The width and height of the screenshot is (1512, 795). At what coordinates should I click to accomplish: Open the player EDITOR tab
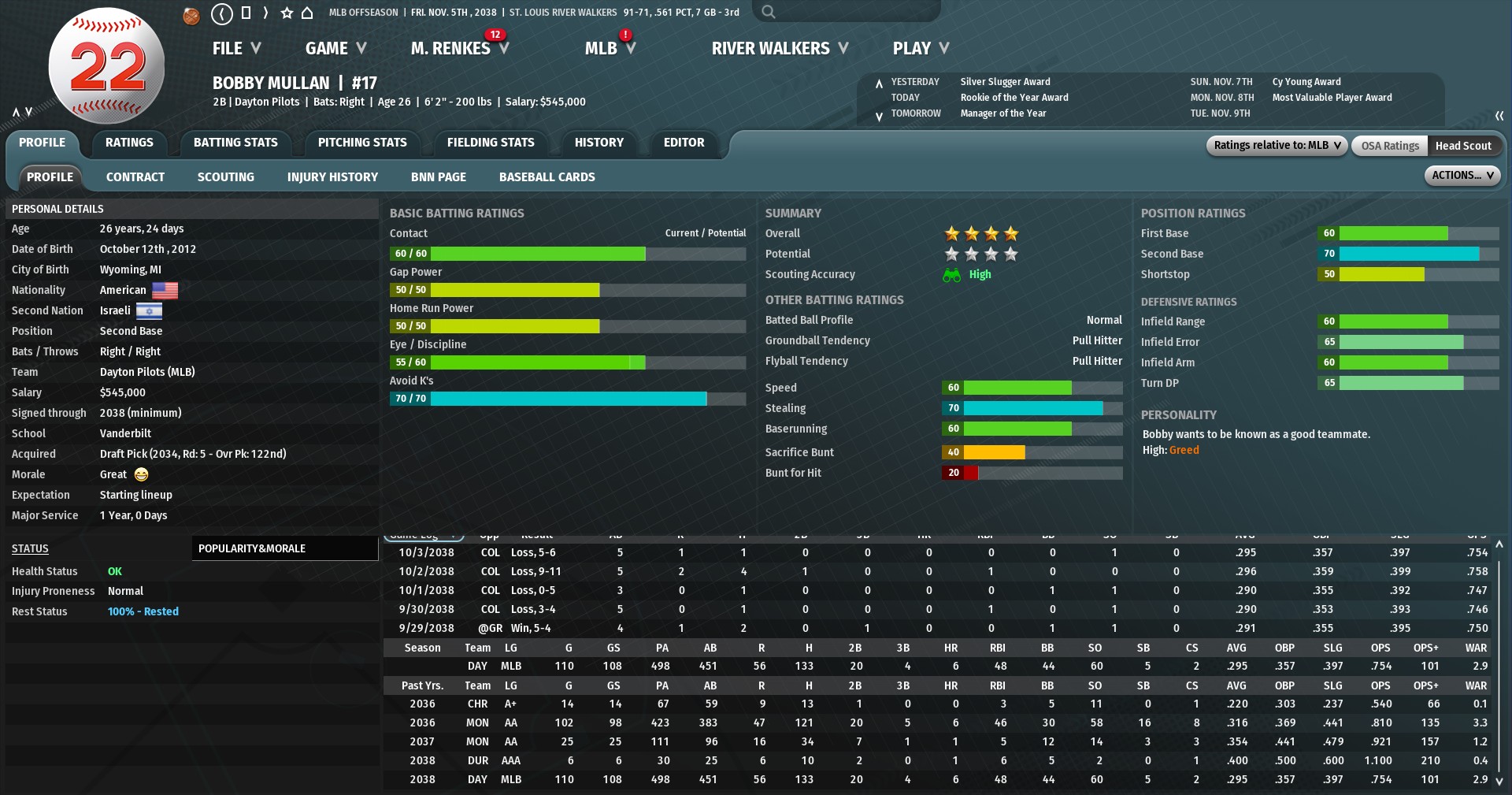click(684, 143)
